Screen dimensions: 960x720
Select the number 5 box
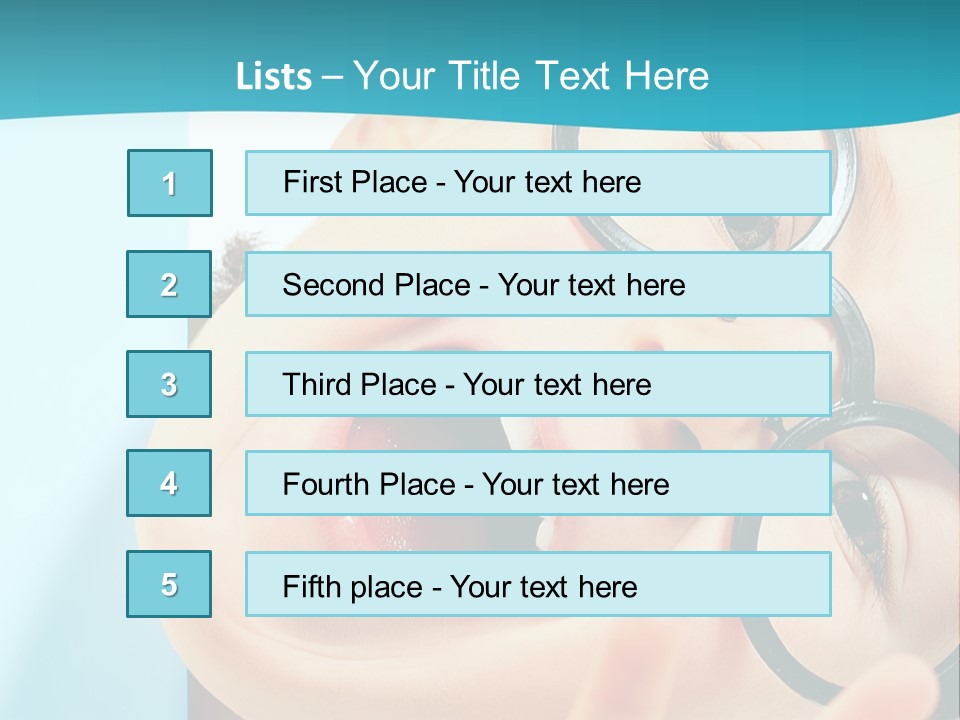169,584
